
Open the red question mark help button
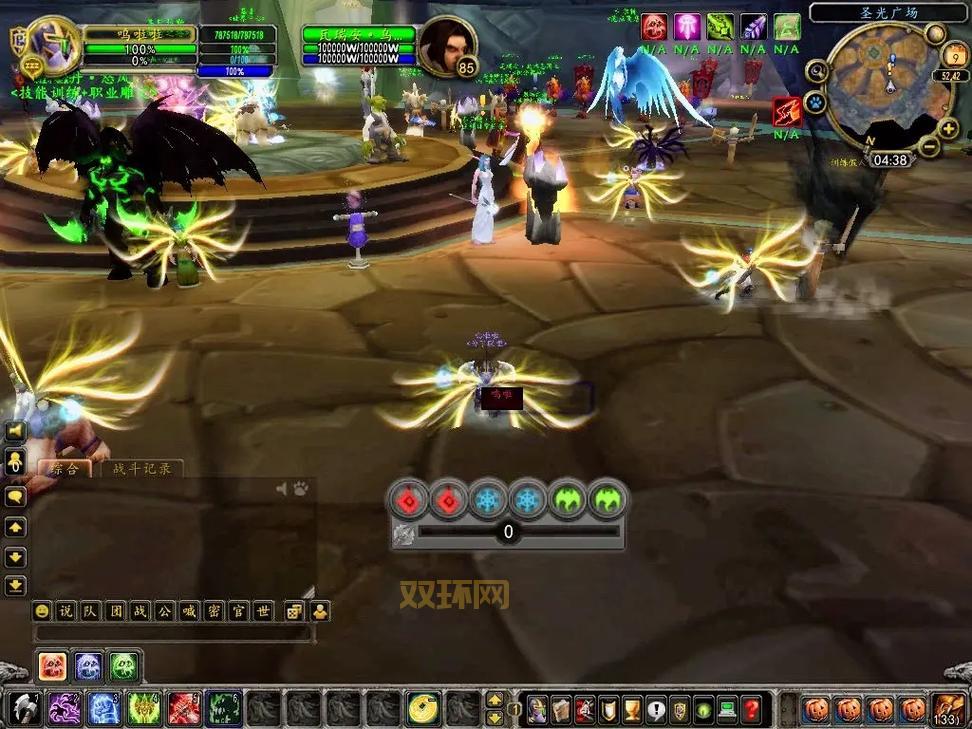click(x=751, y=710)
